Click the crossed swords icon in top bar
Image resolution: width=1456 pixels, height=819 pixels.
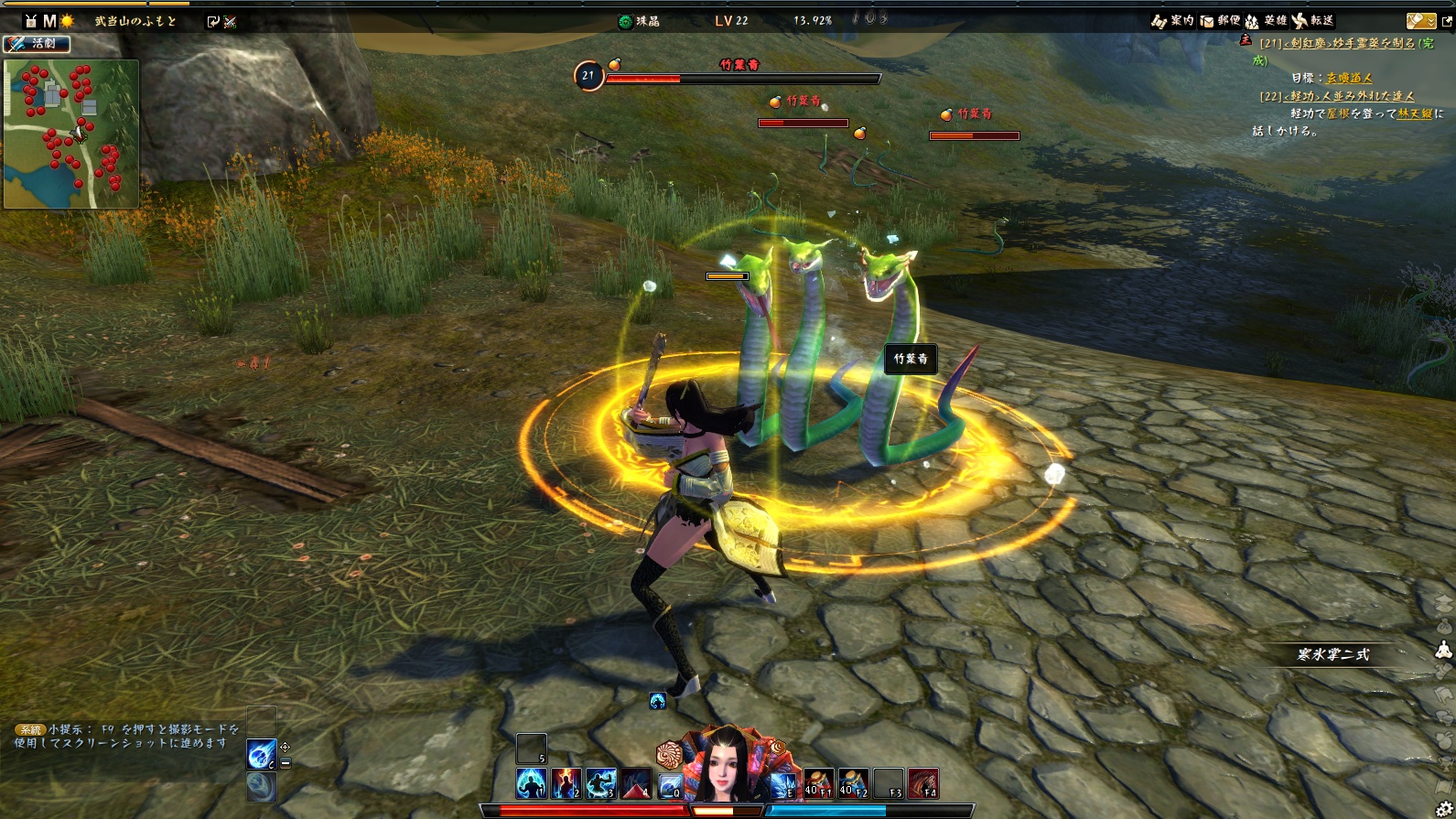[230, 21]
